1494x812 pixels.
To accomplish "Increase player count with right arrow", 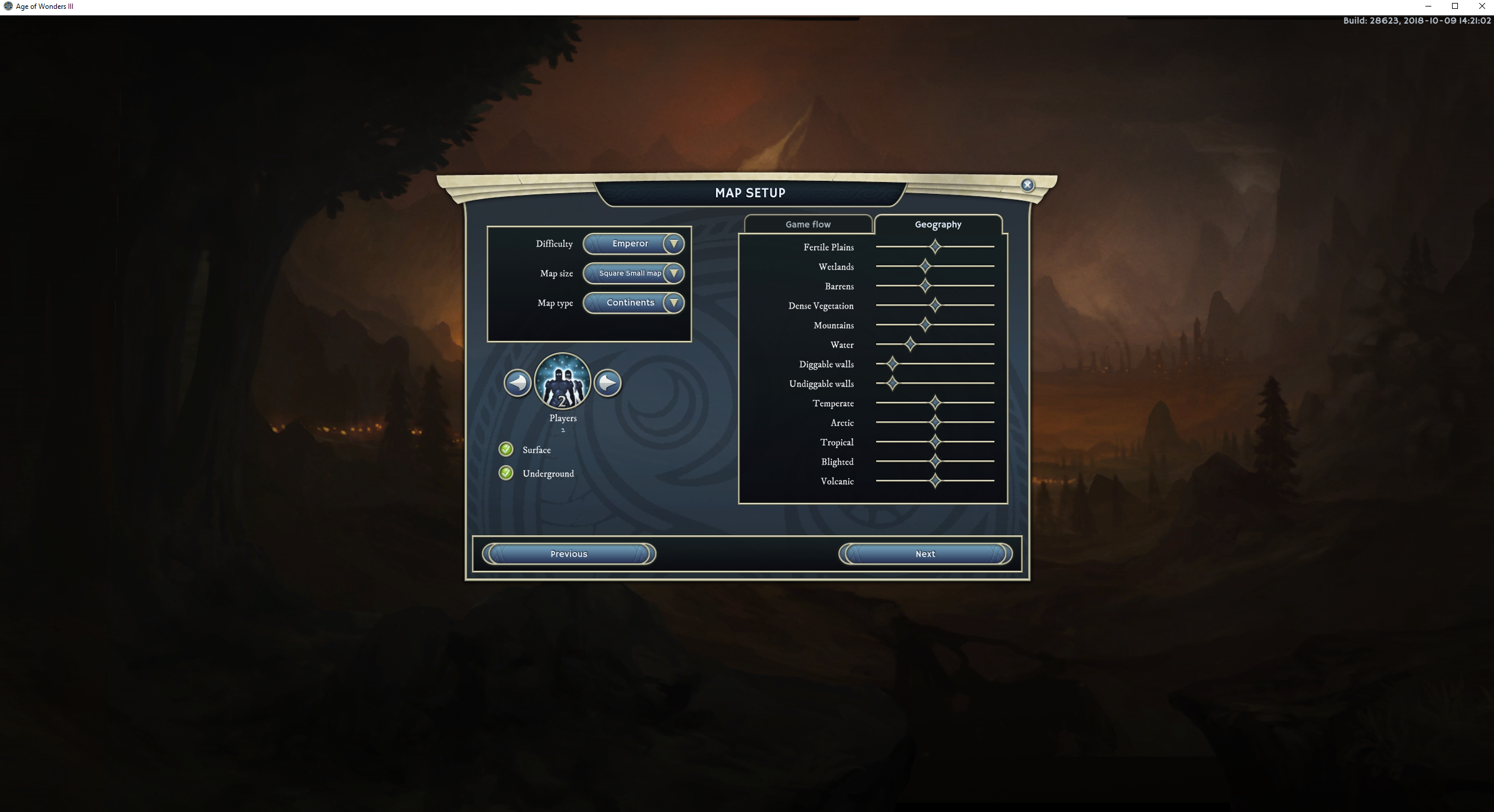I will coord(607,383).
